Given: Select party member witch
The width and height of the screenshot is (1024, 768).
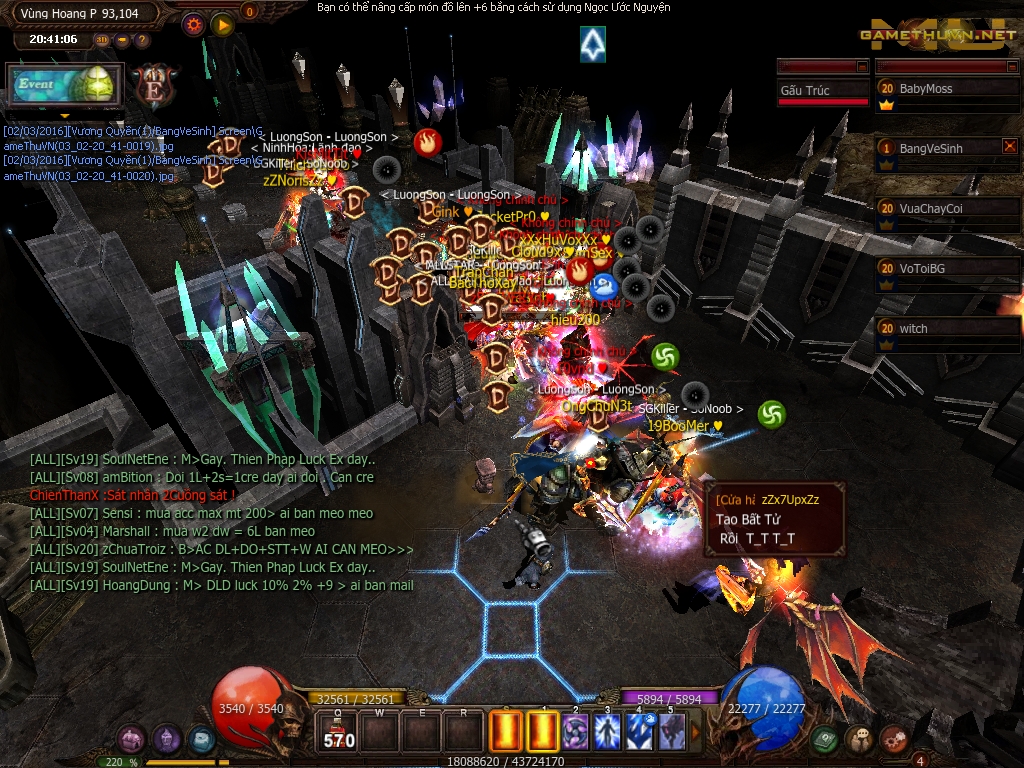Looking at the screenshot, I should (x=946, y=329).
